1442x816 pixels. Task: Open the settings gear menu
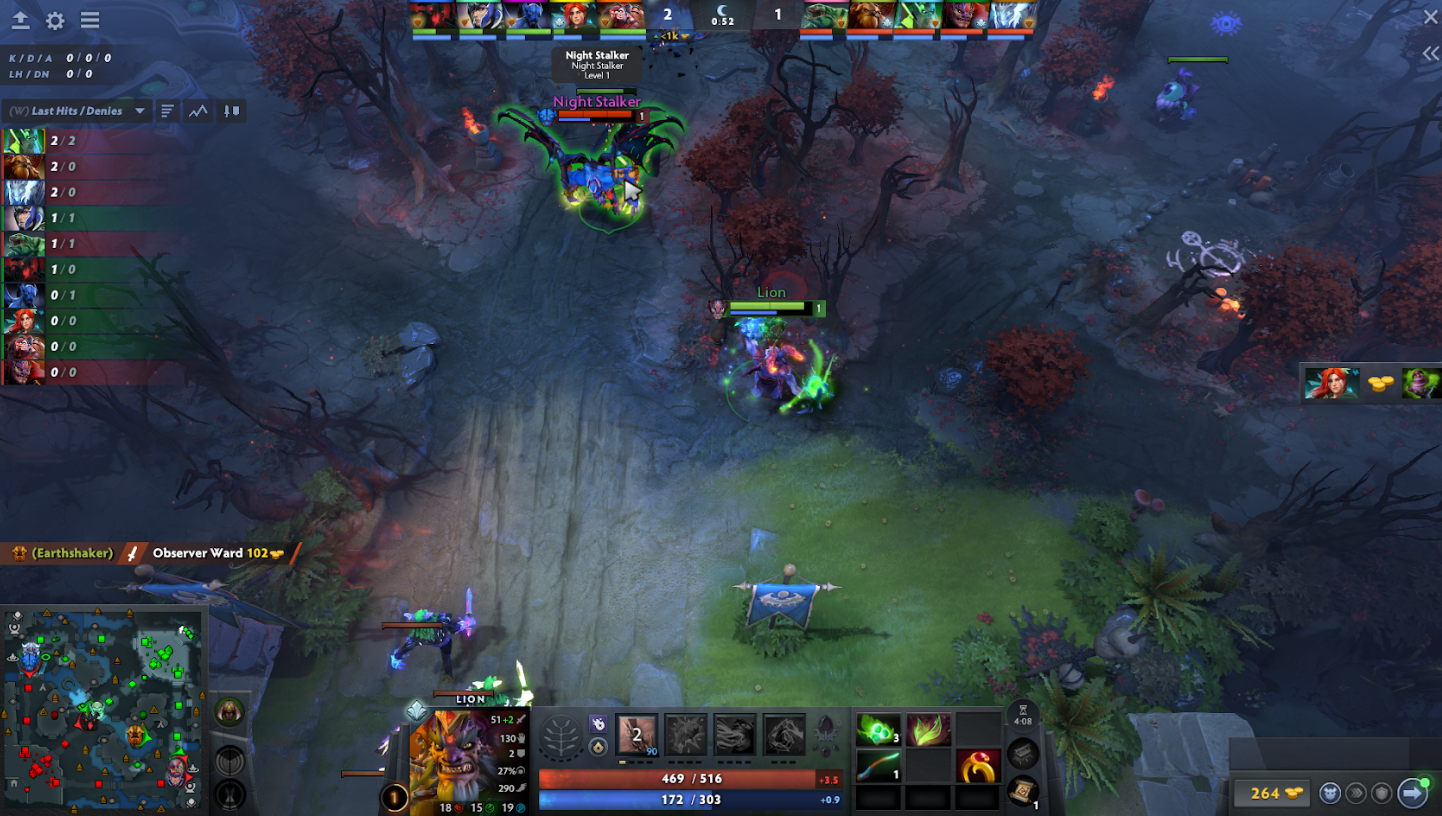pyautogui.click(x=55, y=20)
